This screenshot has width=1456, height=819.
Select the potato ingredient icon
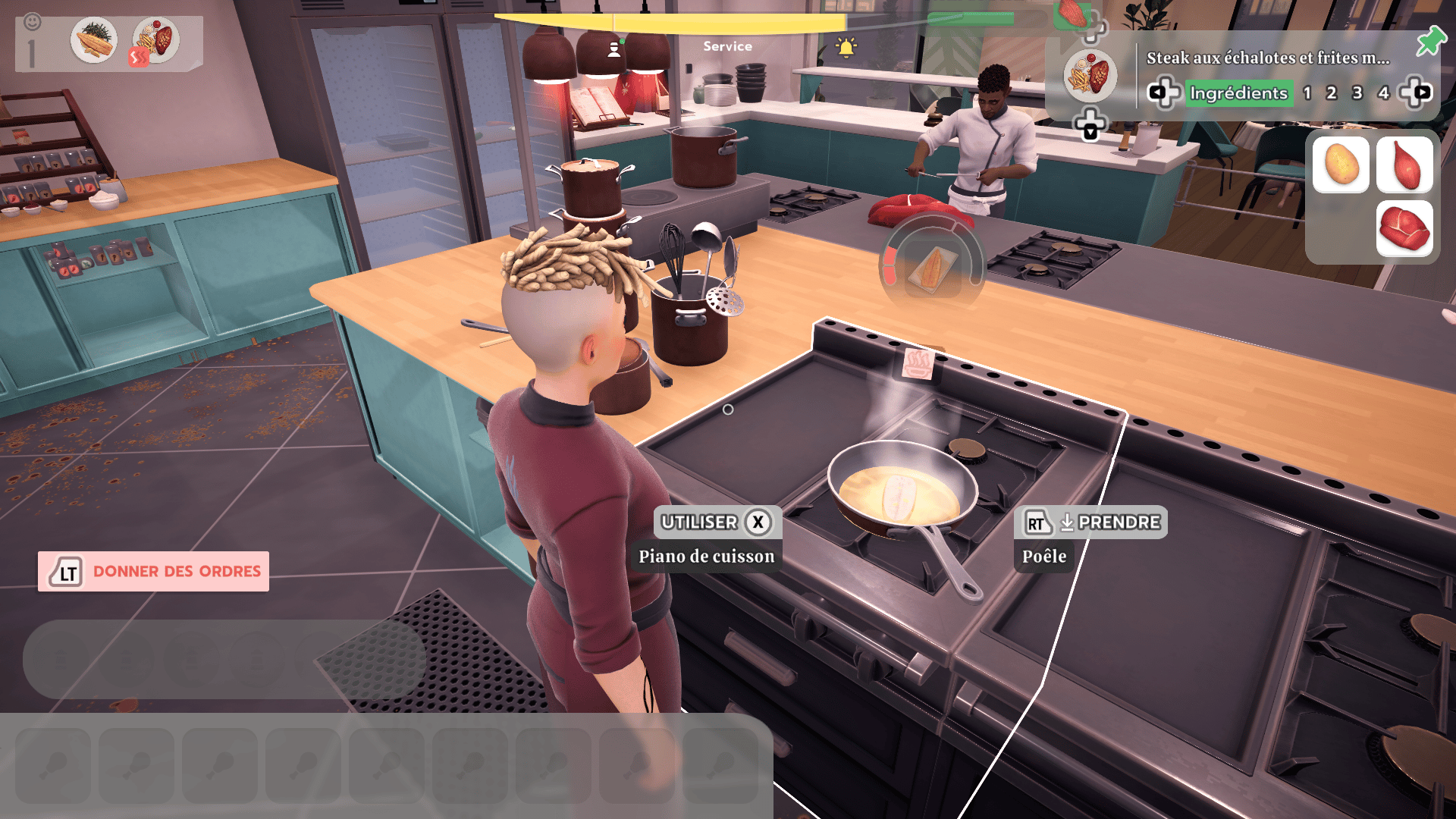tap(1341, 166)
